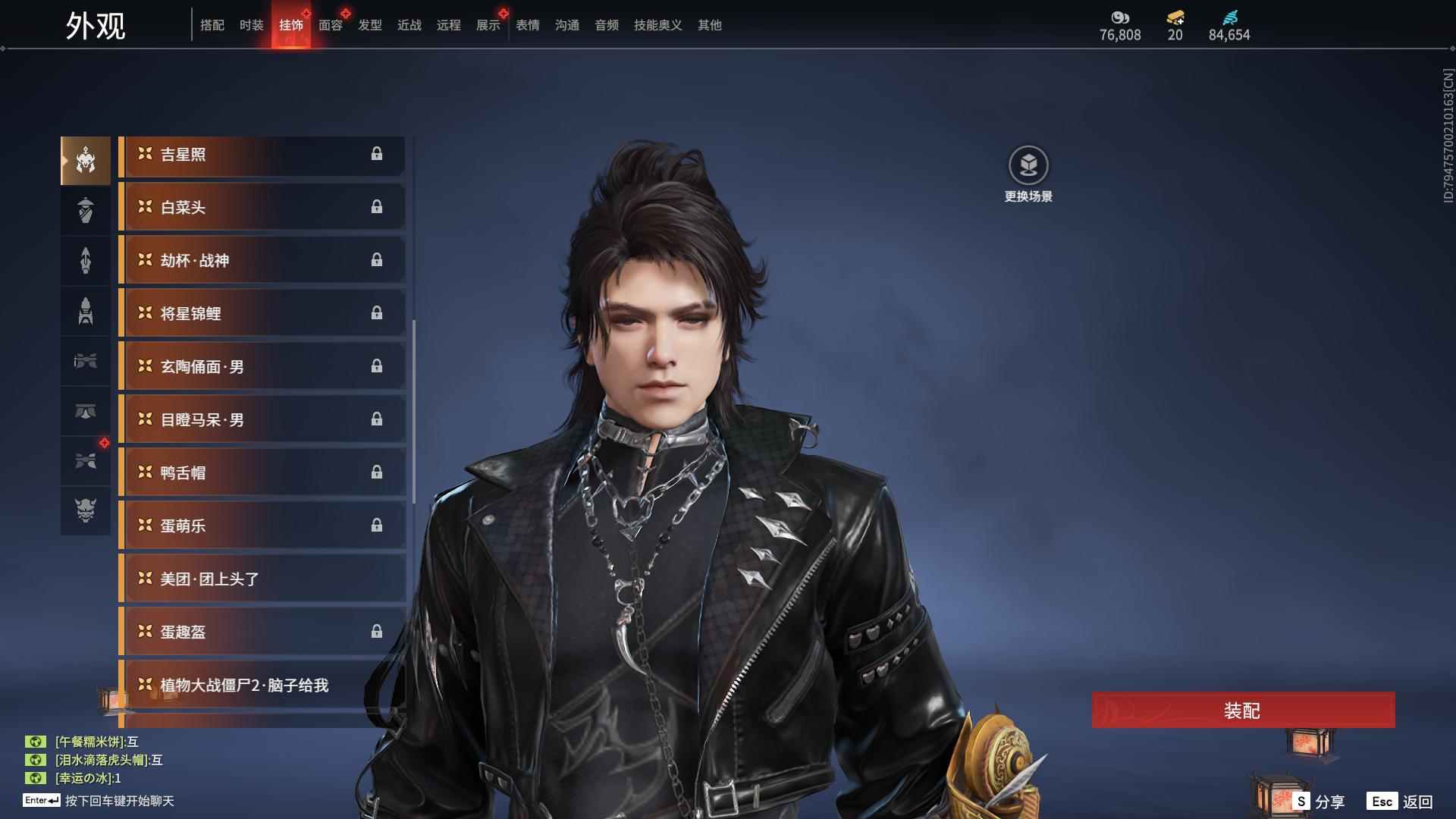This screenshot has width=1456, height=819.
Task: Pick the 鸭舌帽 cap entry
Action: [262, 473]
